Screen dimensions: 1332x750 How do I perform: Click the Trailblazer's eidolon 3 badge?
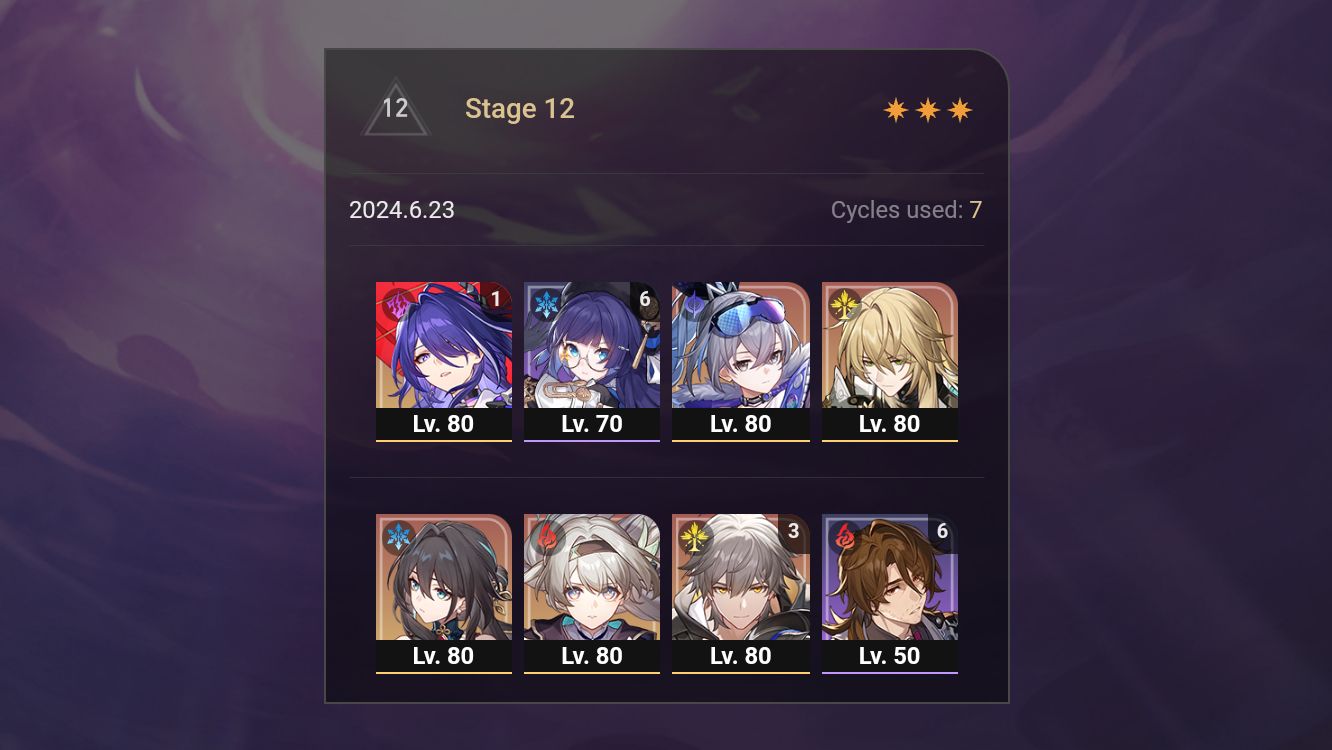pos(792,533)
